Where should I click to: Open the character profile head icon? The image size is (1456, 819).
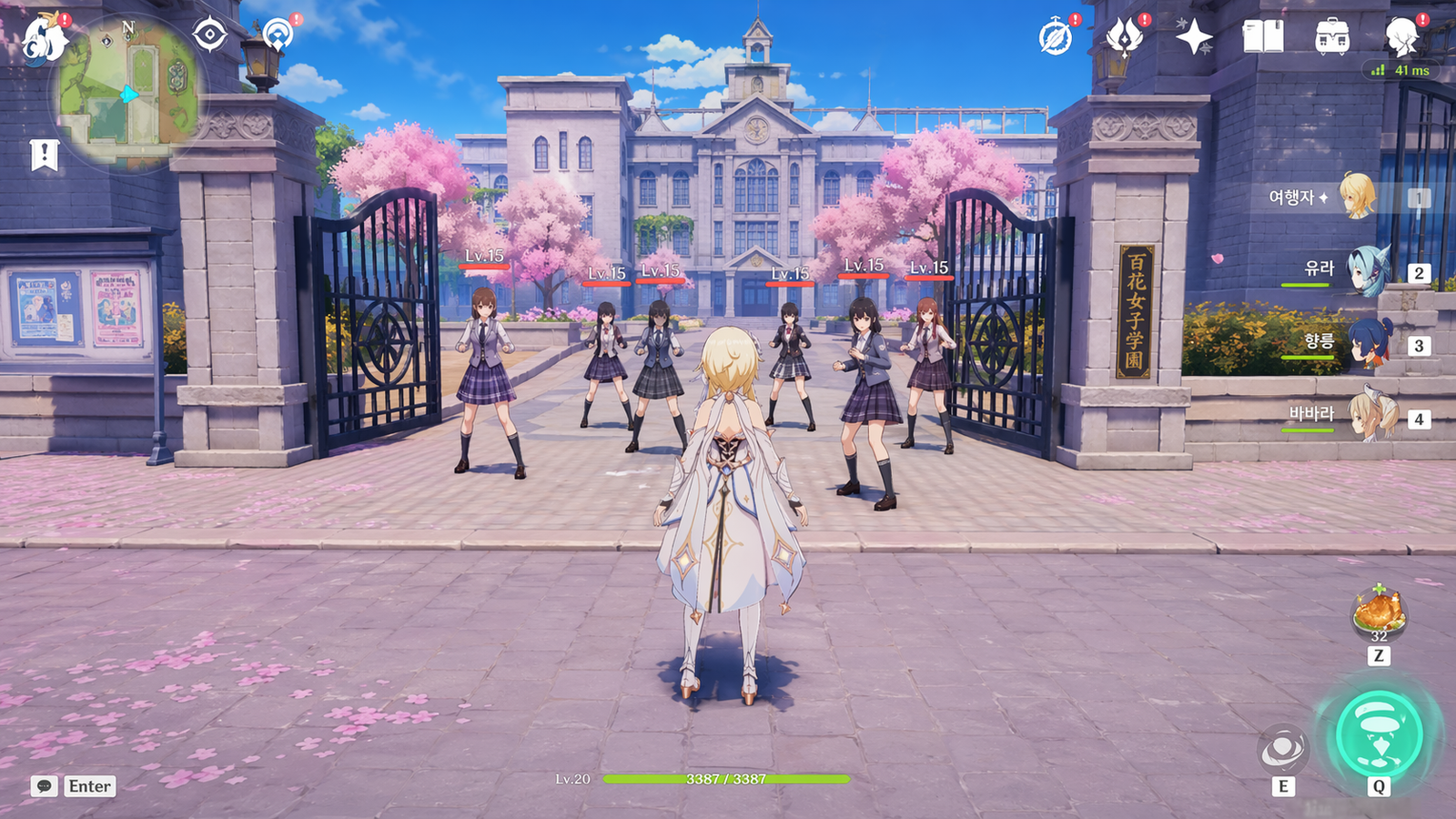(1402, 38)
